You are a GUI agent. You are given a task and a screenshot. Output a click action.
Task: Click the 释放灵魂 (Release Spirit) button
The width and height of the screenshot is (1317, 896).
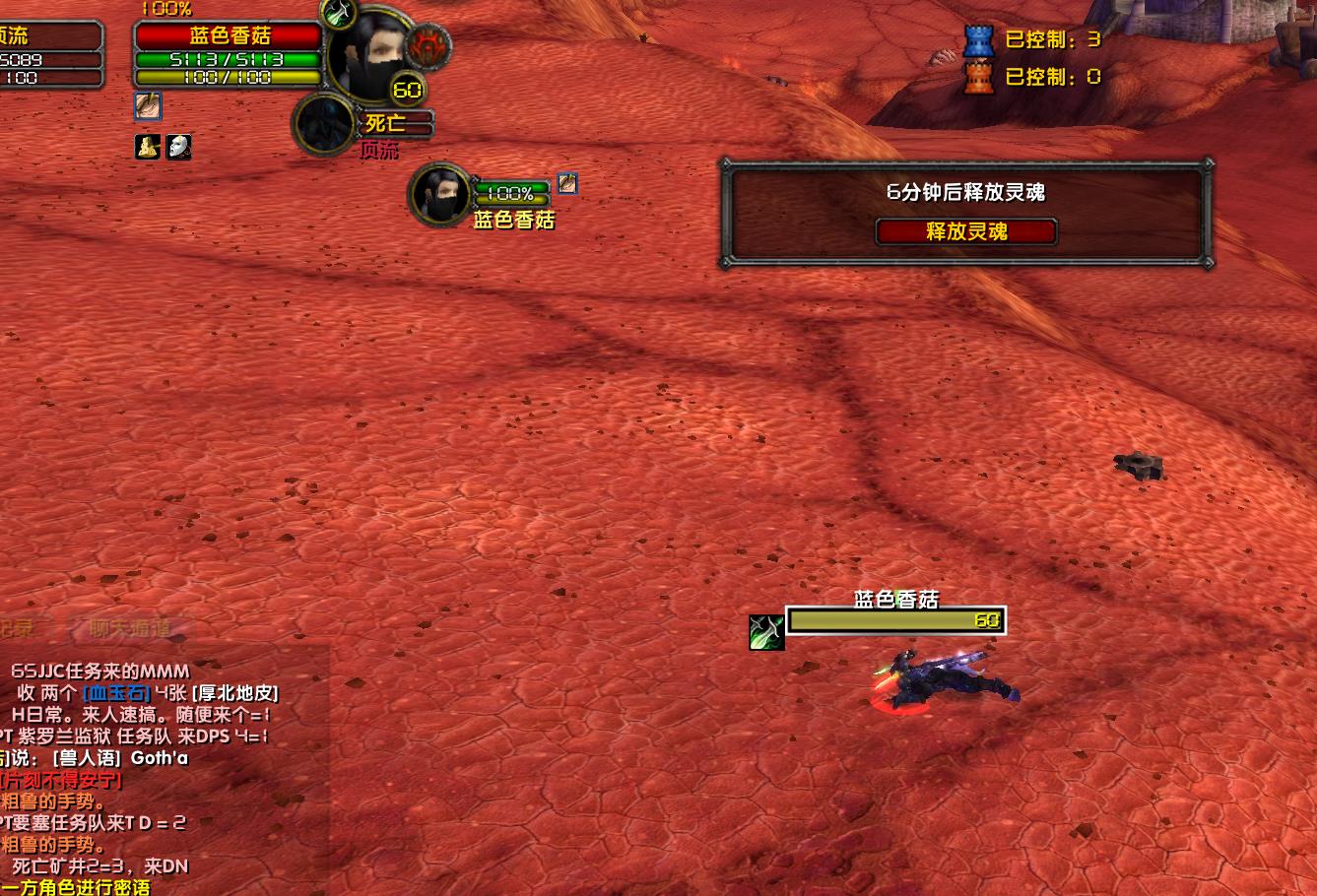click(965, 231)
